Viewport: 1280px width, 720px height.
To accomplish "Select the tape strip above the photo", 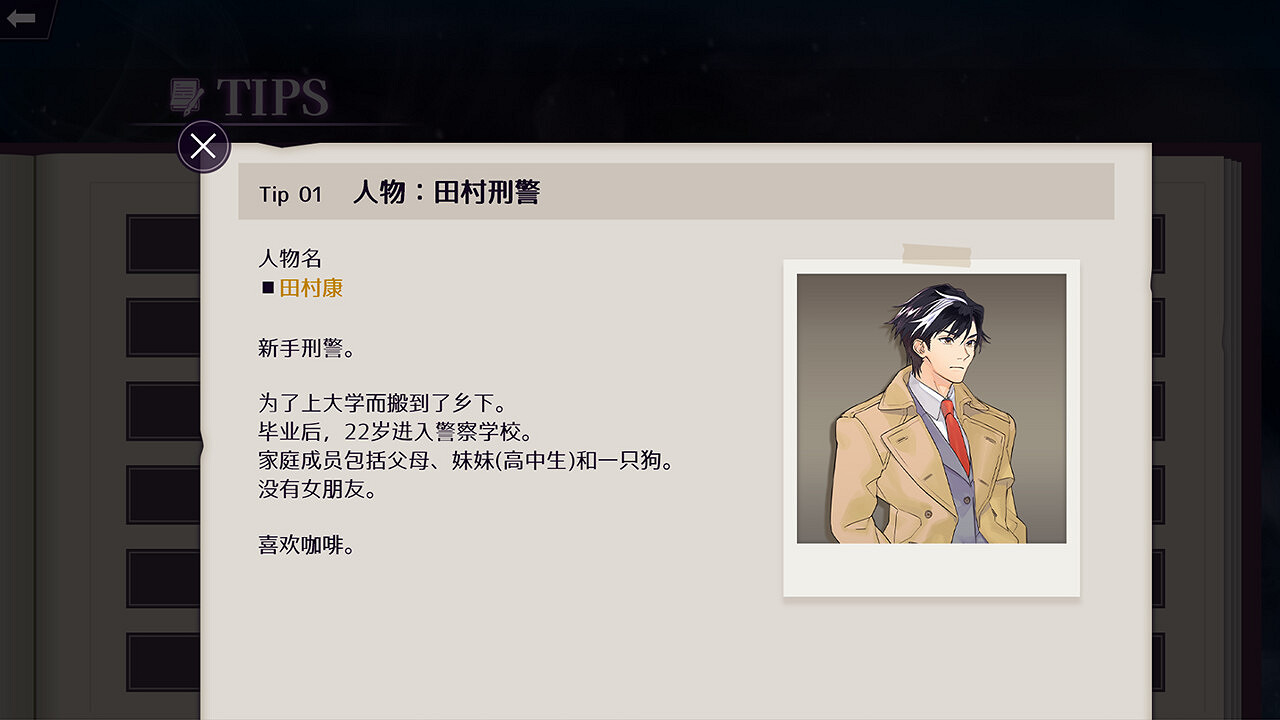I will coord(936,252).
